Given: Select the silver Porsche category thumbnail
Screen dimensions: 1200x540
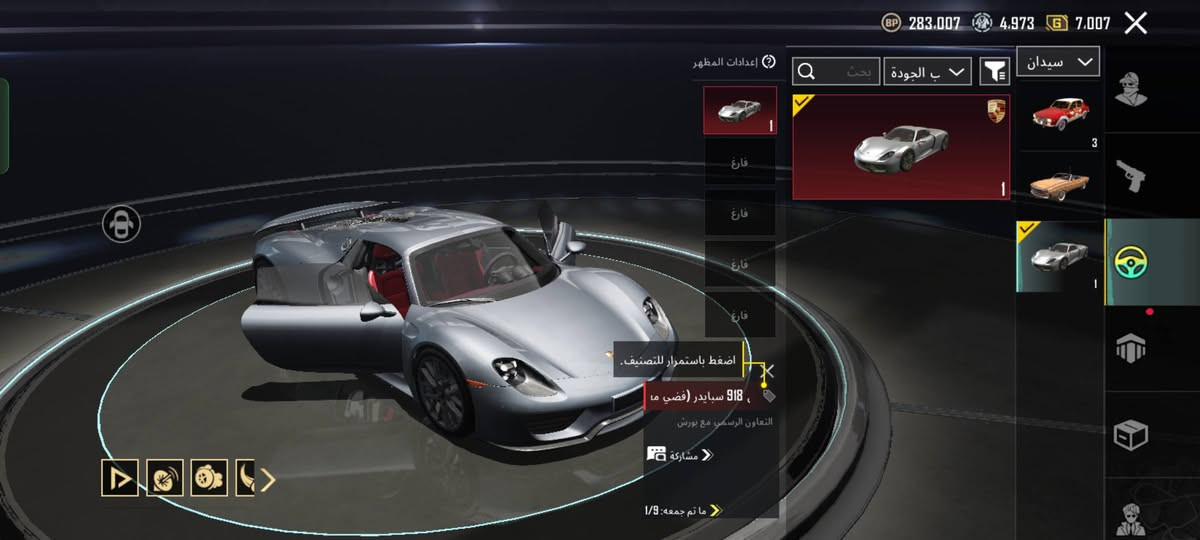Looking at the screenshot, I should pyautogui.click(x=1059, y=256).
